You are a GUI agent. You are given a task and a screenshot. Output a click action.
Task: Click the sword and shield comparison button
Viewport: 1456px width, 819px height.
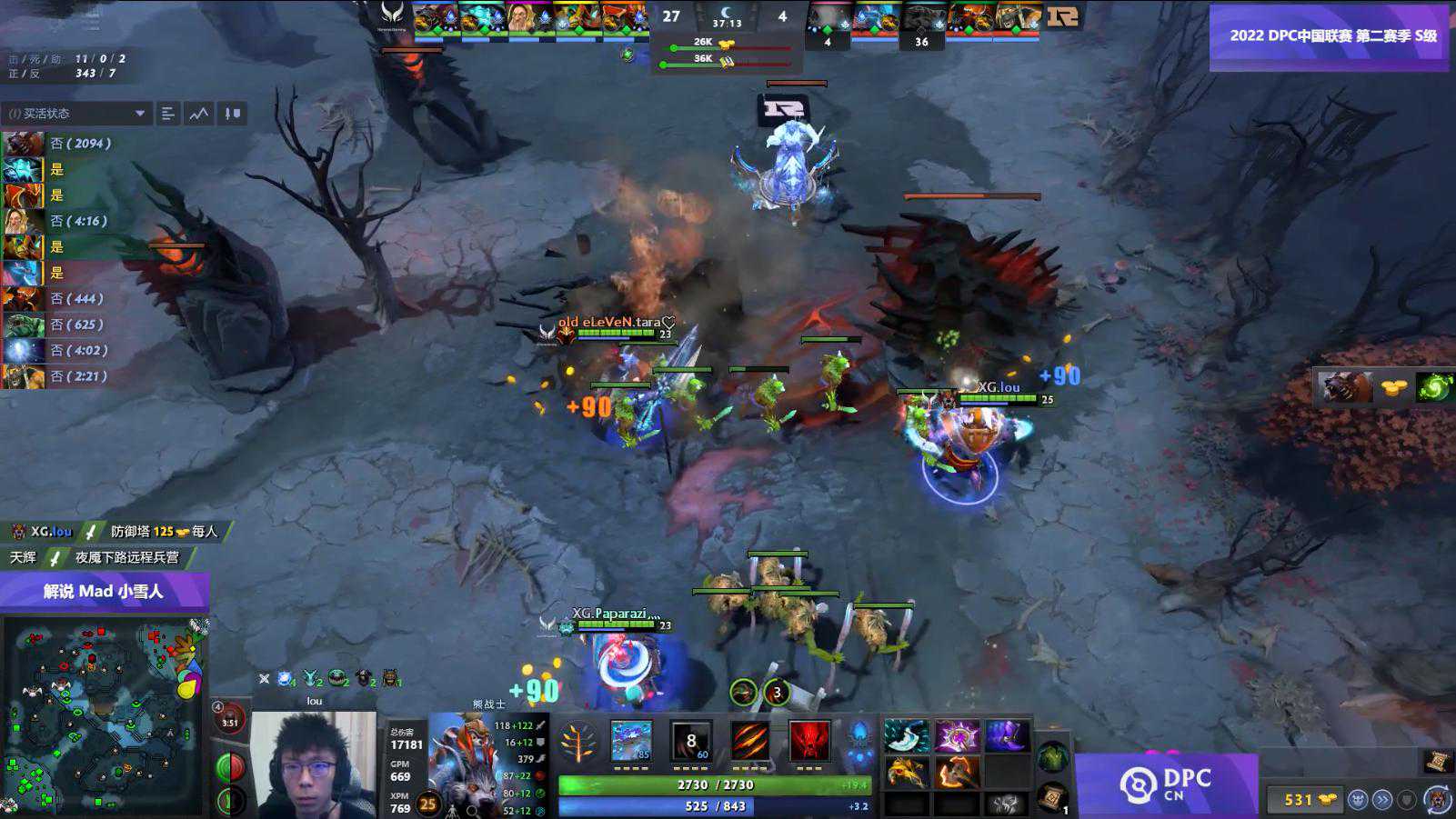click(x=233, y=114)
